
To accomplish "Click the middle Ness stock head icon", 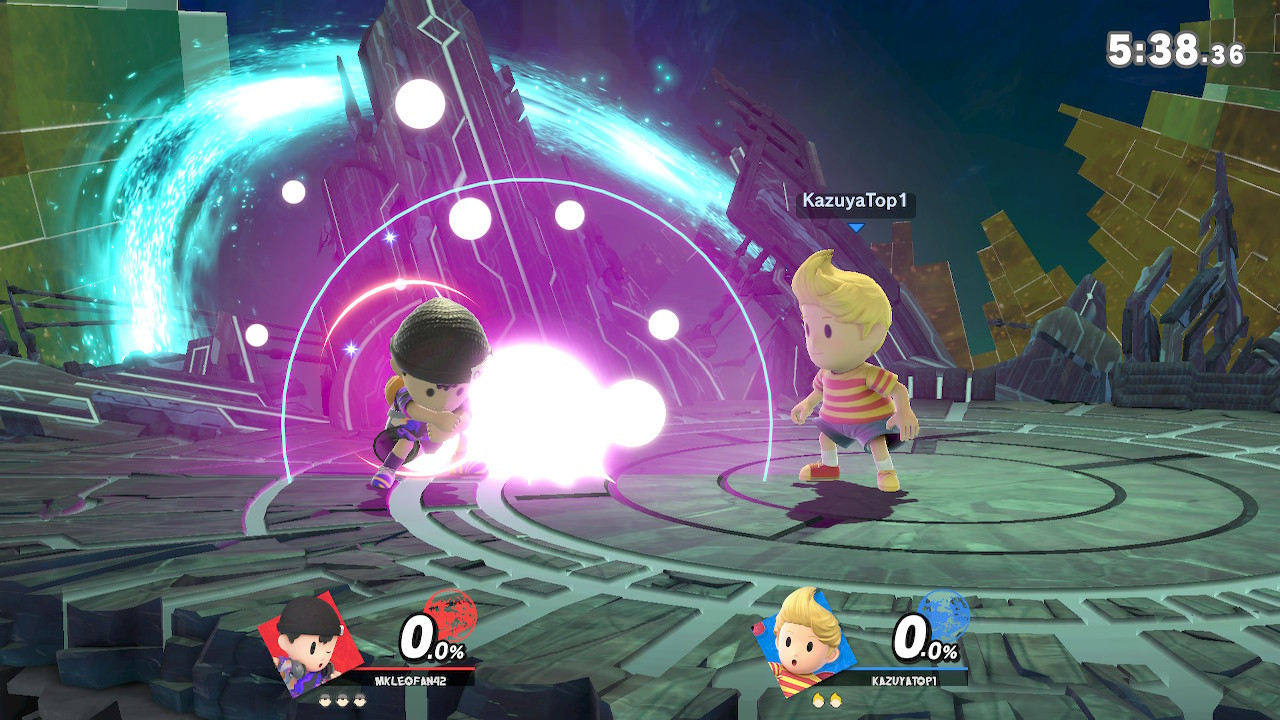I will 343,698.
